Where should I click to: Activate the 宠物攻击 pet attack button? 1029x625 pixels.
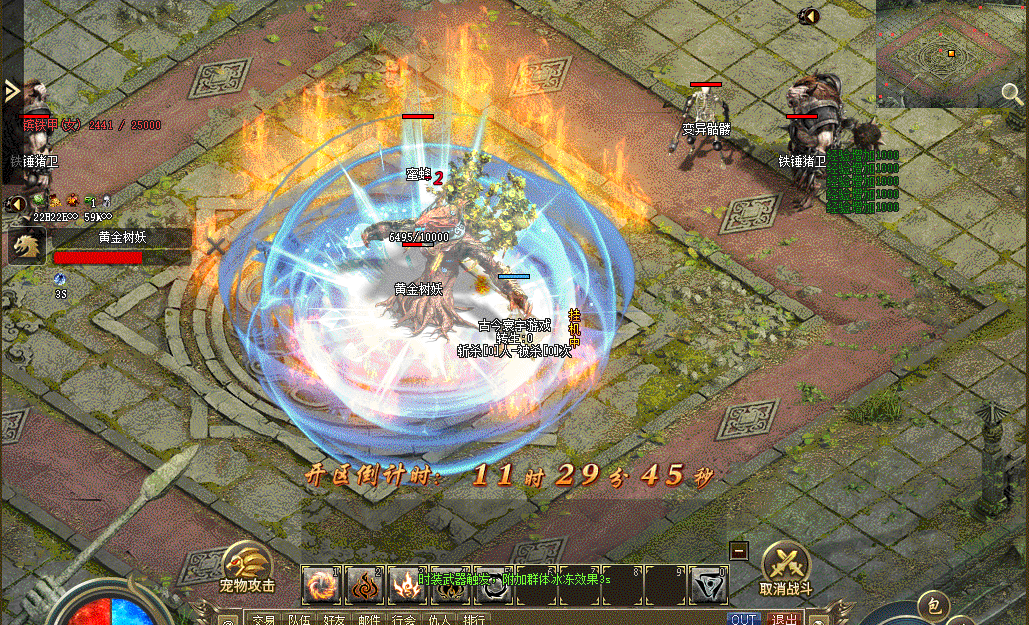click(x=247, y=567)
